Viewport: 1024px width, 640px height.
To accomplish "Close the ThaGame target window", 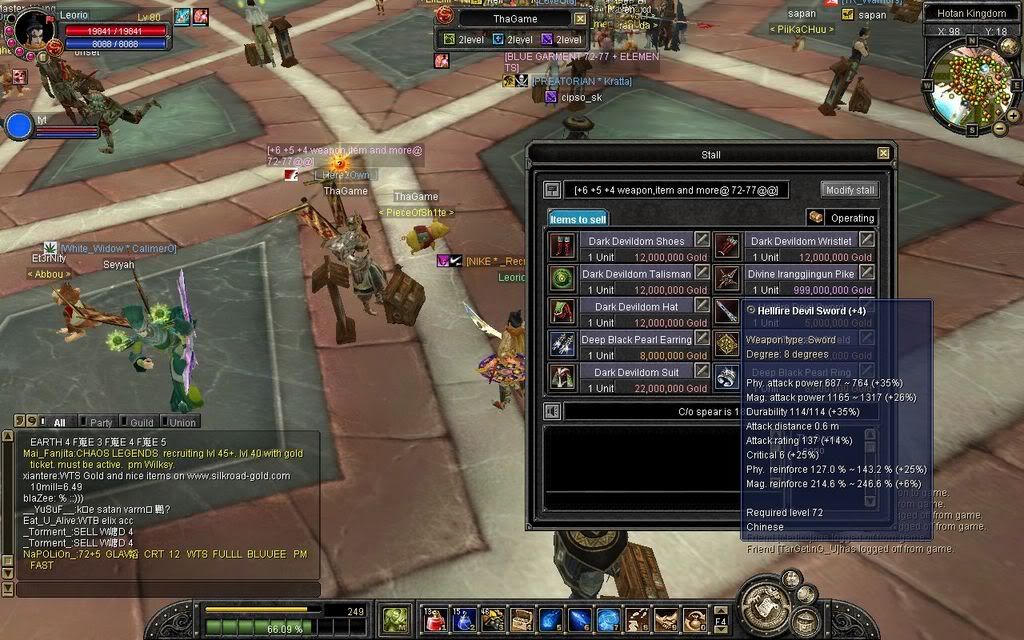I will [x=580, y=18].
